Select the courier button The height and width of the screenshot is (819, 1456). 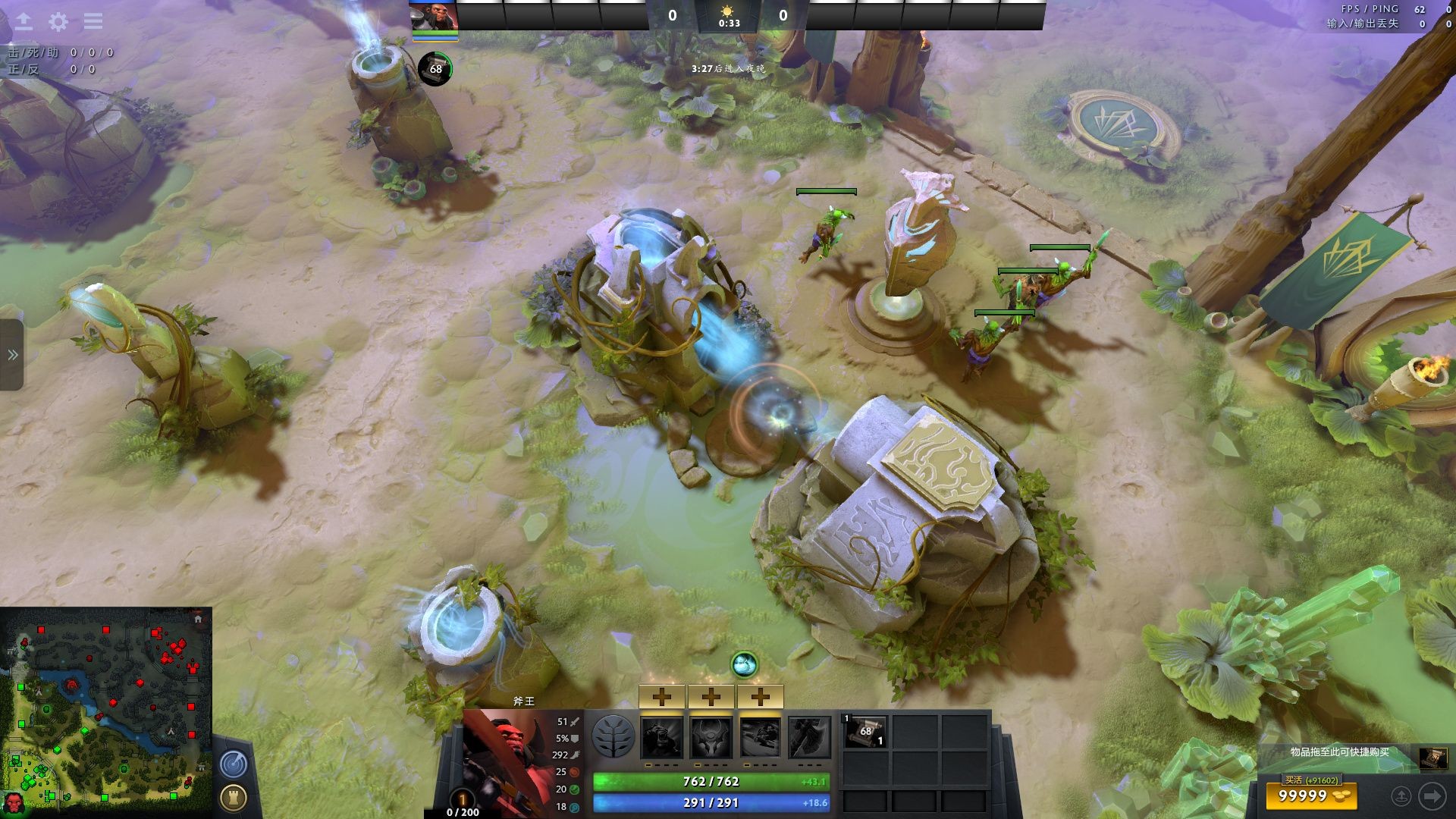pyautogui.click(x=1401, y=796)
